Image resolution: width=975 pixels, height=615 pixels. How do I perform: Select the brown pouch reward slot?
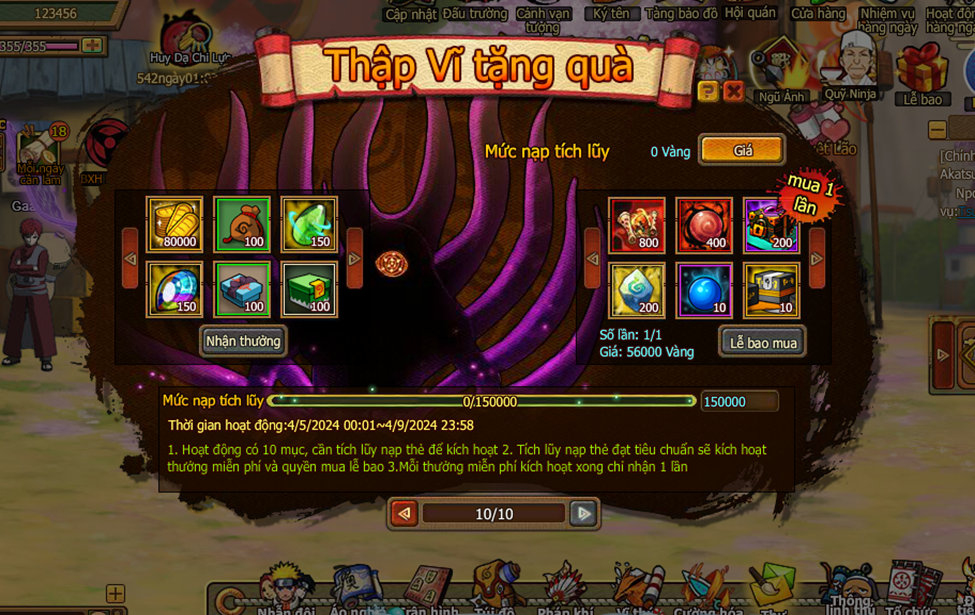click(x=242, y=224)
